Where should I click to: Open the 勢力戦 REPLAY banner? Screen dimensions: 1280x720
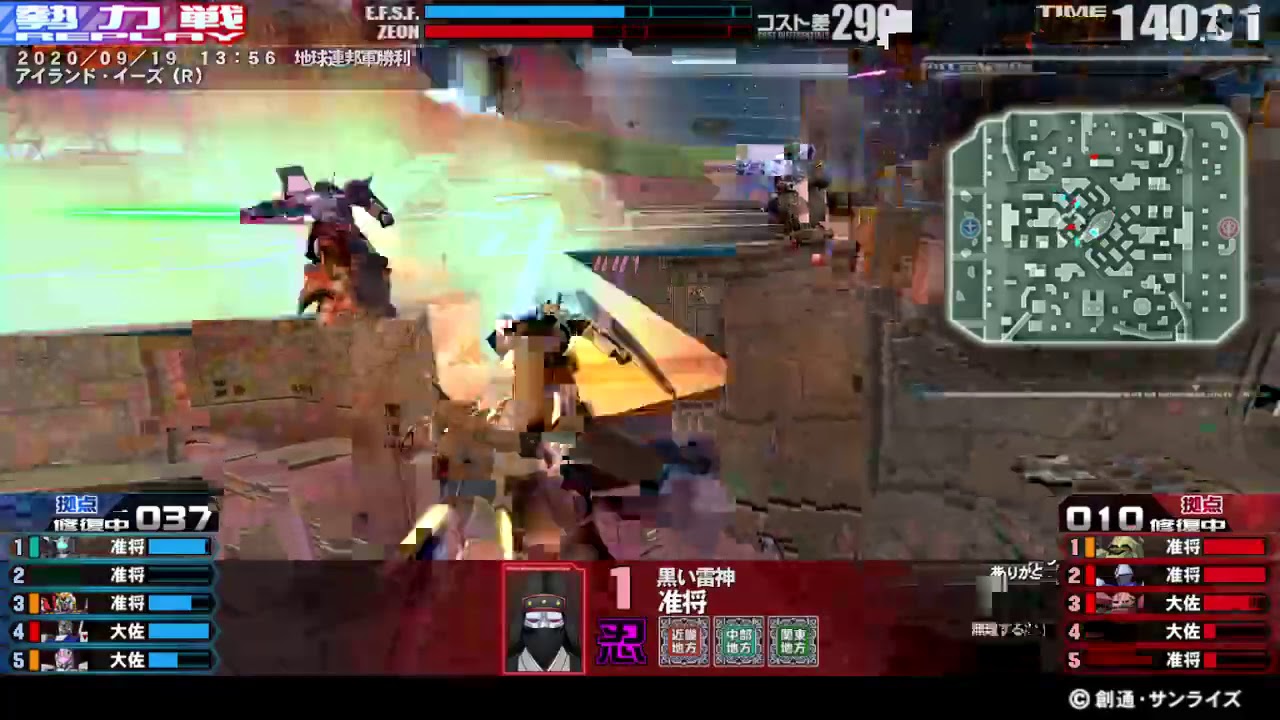click(x=130, y=20)
